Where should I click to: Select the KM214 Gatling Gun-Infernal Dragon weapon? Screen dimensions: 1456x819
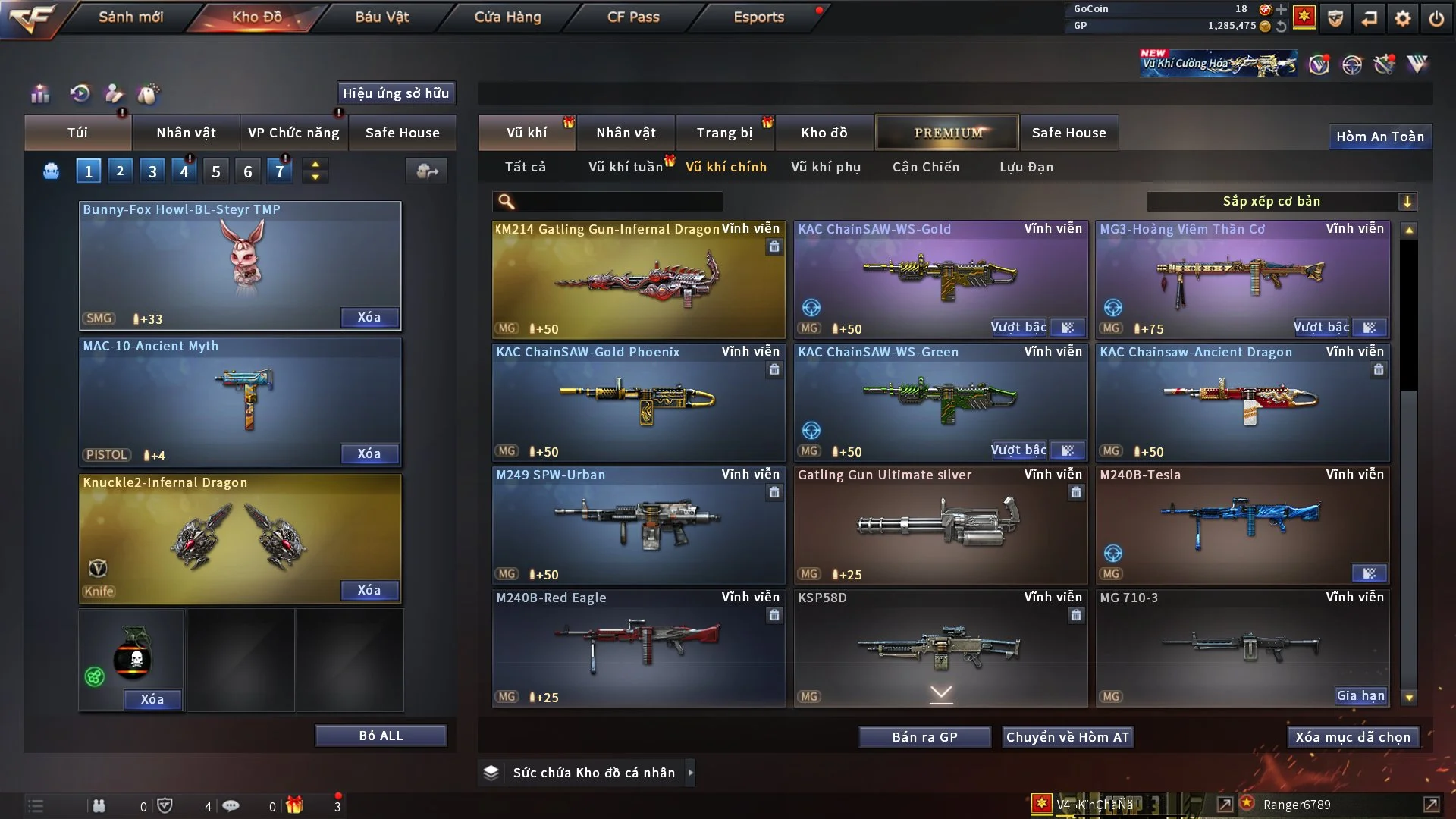click(x=638, y=279)
